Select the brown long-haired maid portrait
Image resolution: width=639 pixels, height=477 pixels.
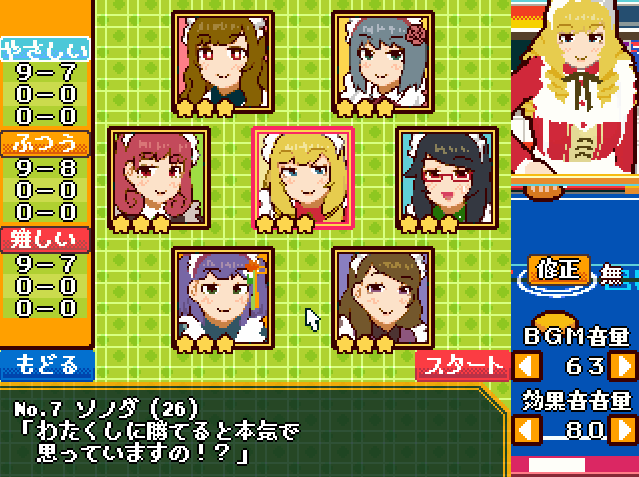(223, 62)
